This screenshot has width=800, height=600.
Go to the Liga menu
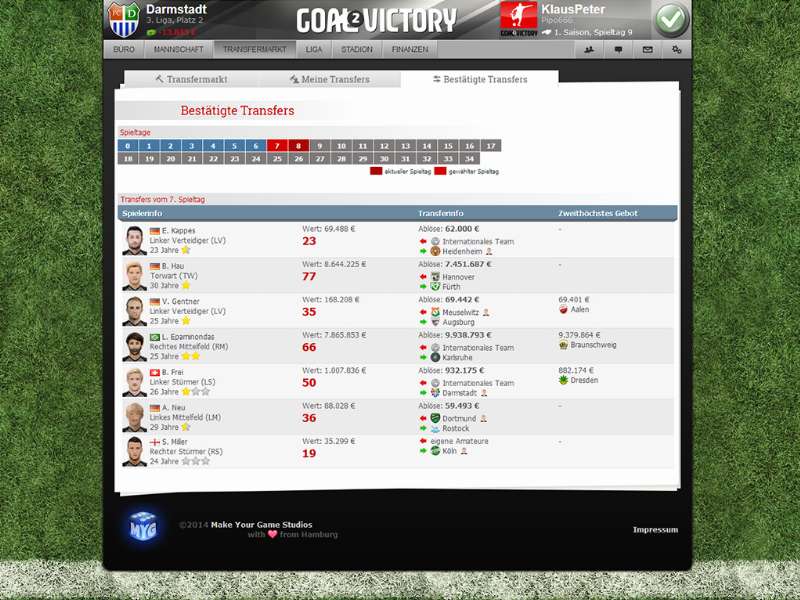click(314, 49)
